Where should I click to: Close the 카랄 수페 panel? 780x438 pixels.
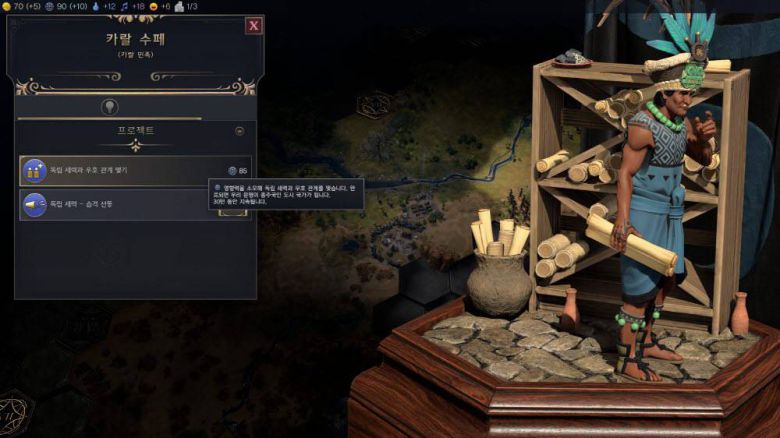click(x=254, y=26)
